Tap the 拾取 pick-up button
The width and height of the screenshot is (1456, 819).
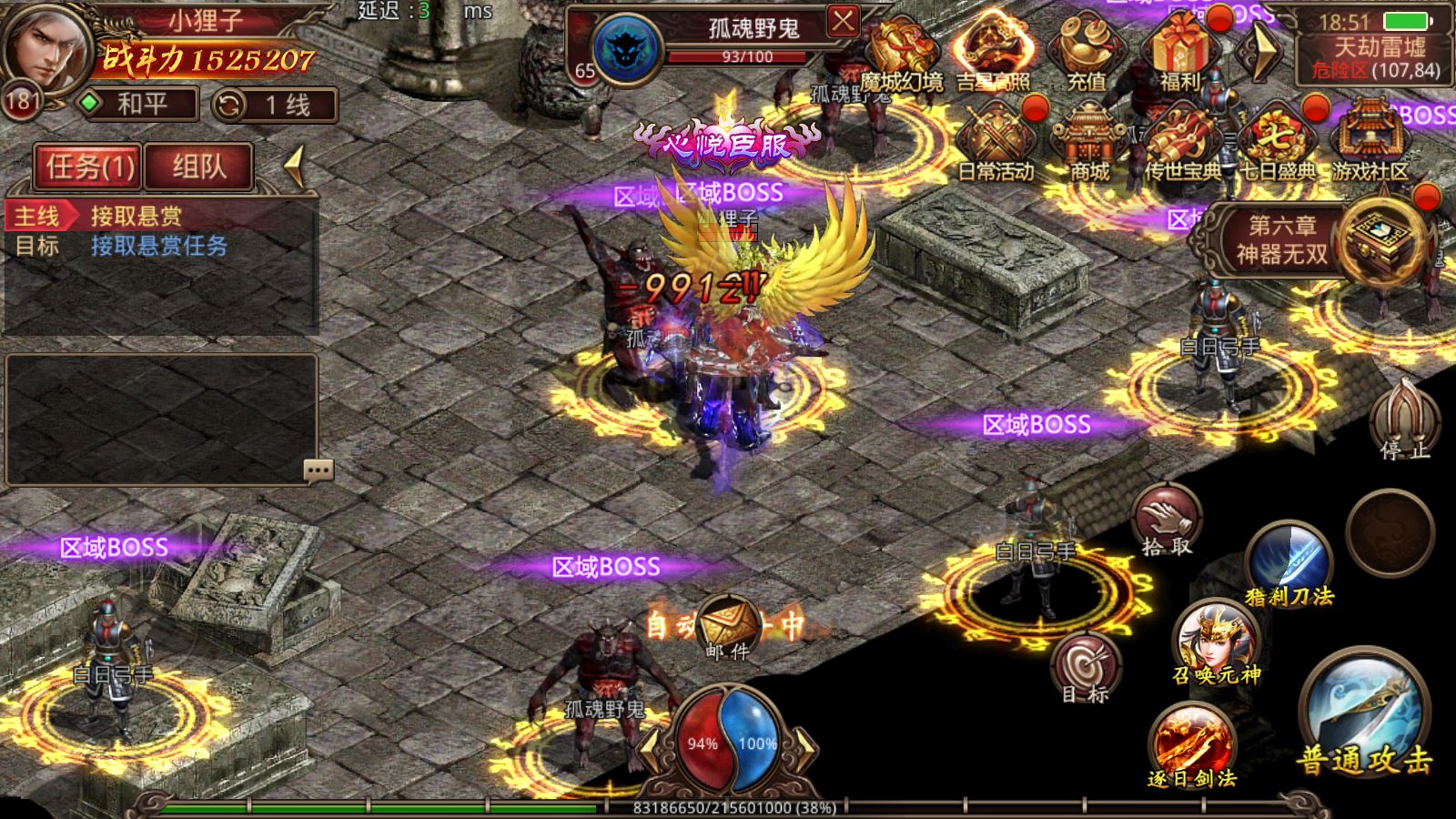(x=1167, y=521)
